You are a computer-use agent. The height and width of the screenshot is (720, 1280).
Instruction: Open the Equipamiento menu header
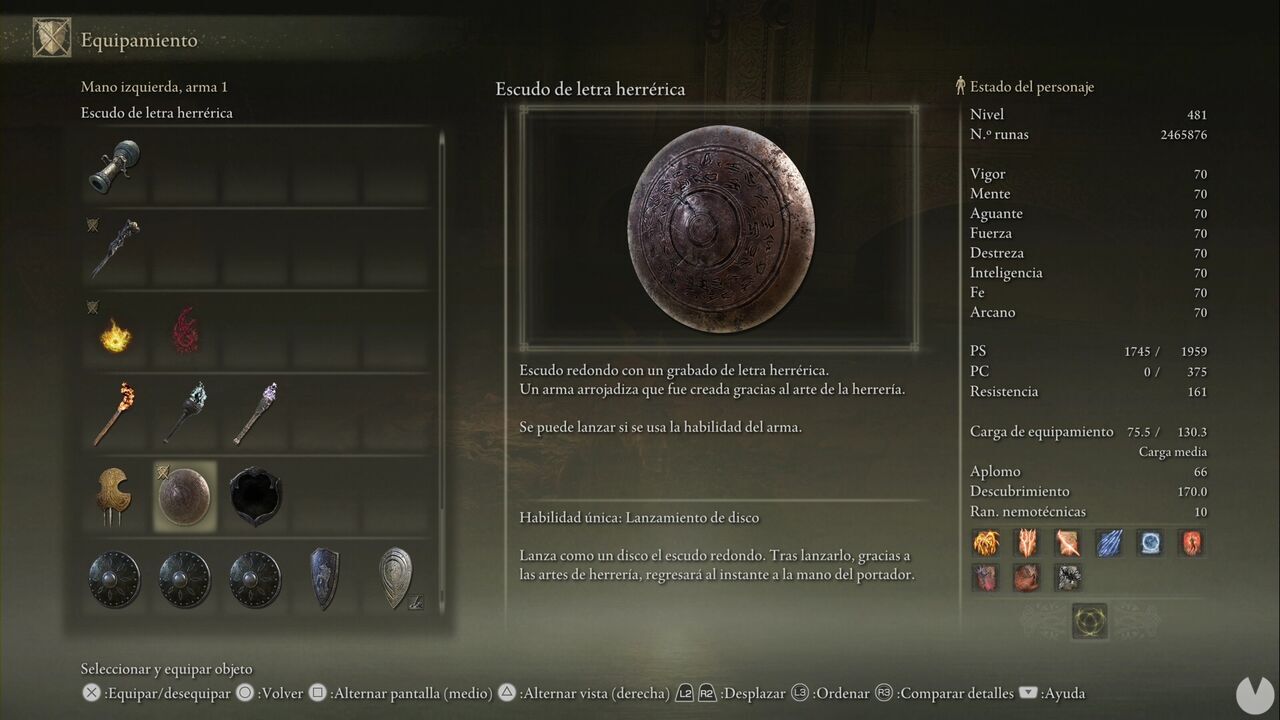pyautogui.click(x=140, y=41)
